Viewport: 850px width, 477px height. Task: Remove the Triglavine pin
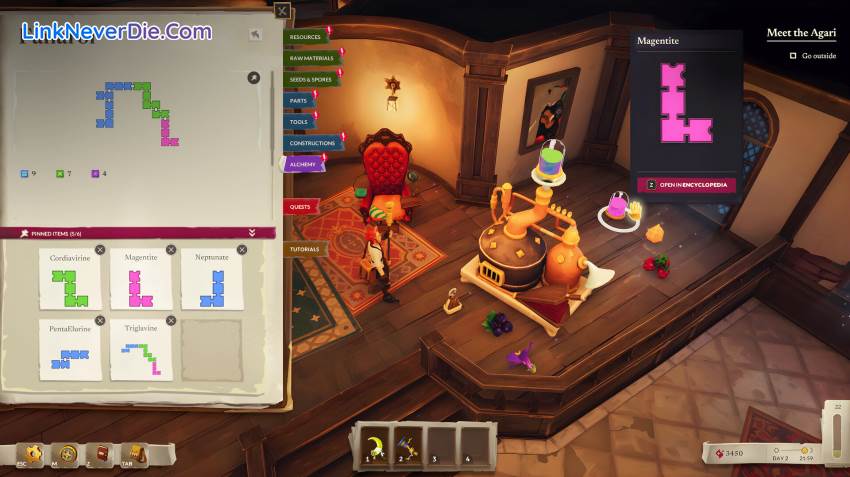tap(171, 321)
